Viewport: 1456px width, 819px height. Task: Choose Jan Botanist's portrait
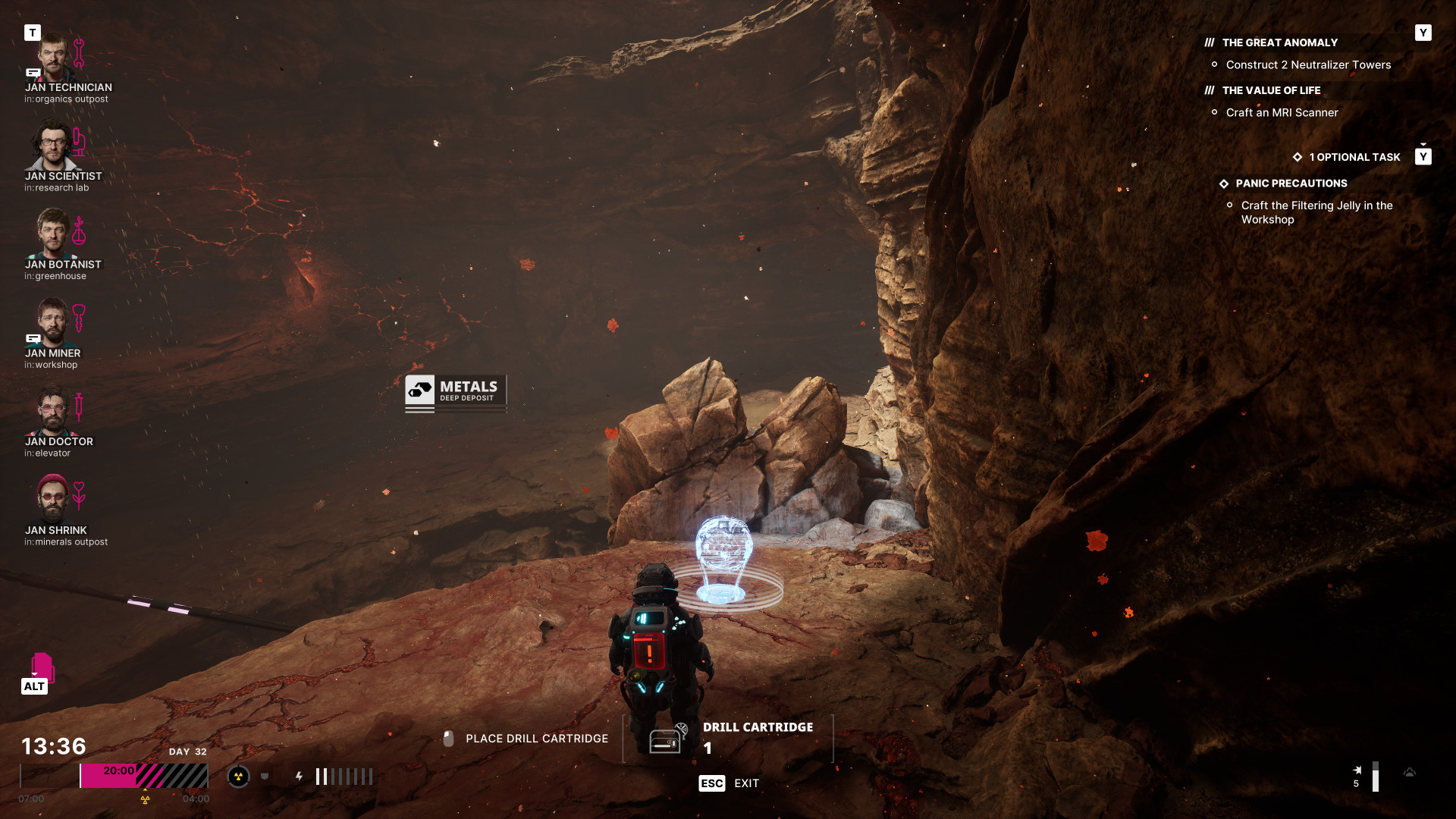click(x=53, y=234)
